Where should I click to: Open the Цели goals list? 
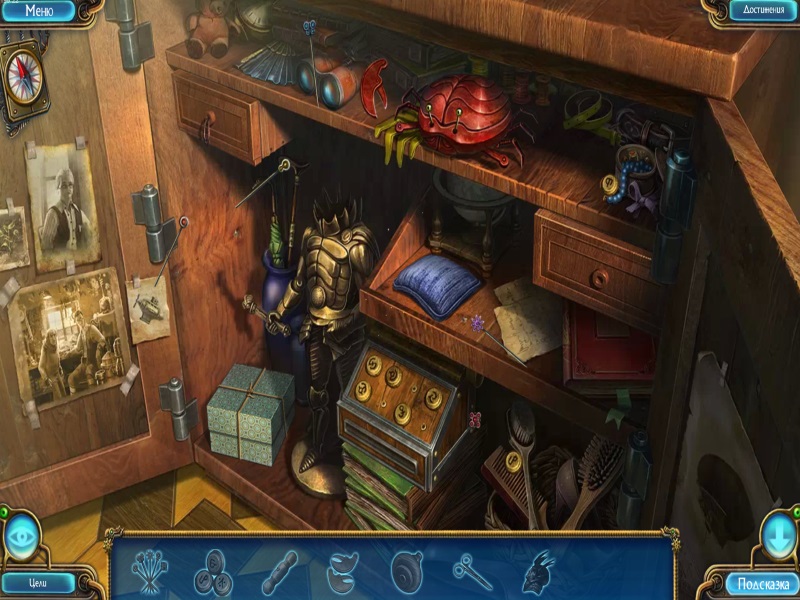[38, 582]
